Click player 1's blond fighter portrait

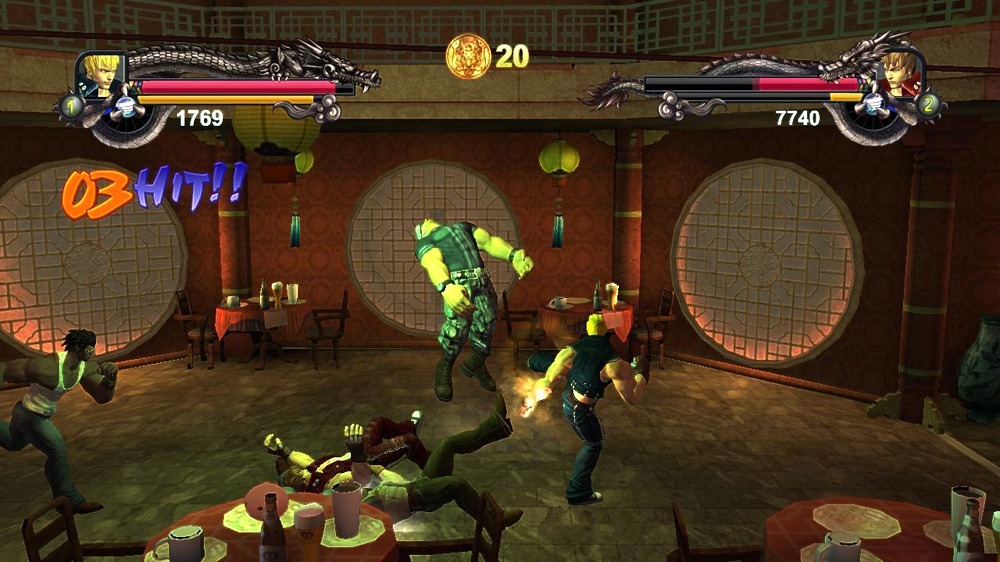point(103,75)
